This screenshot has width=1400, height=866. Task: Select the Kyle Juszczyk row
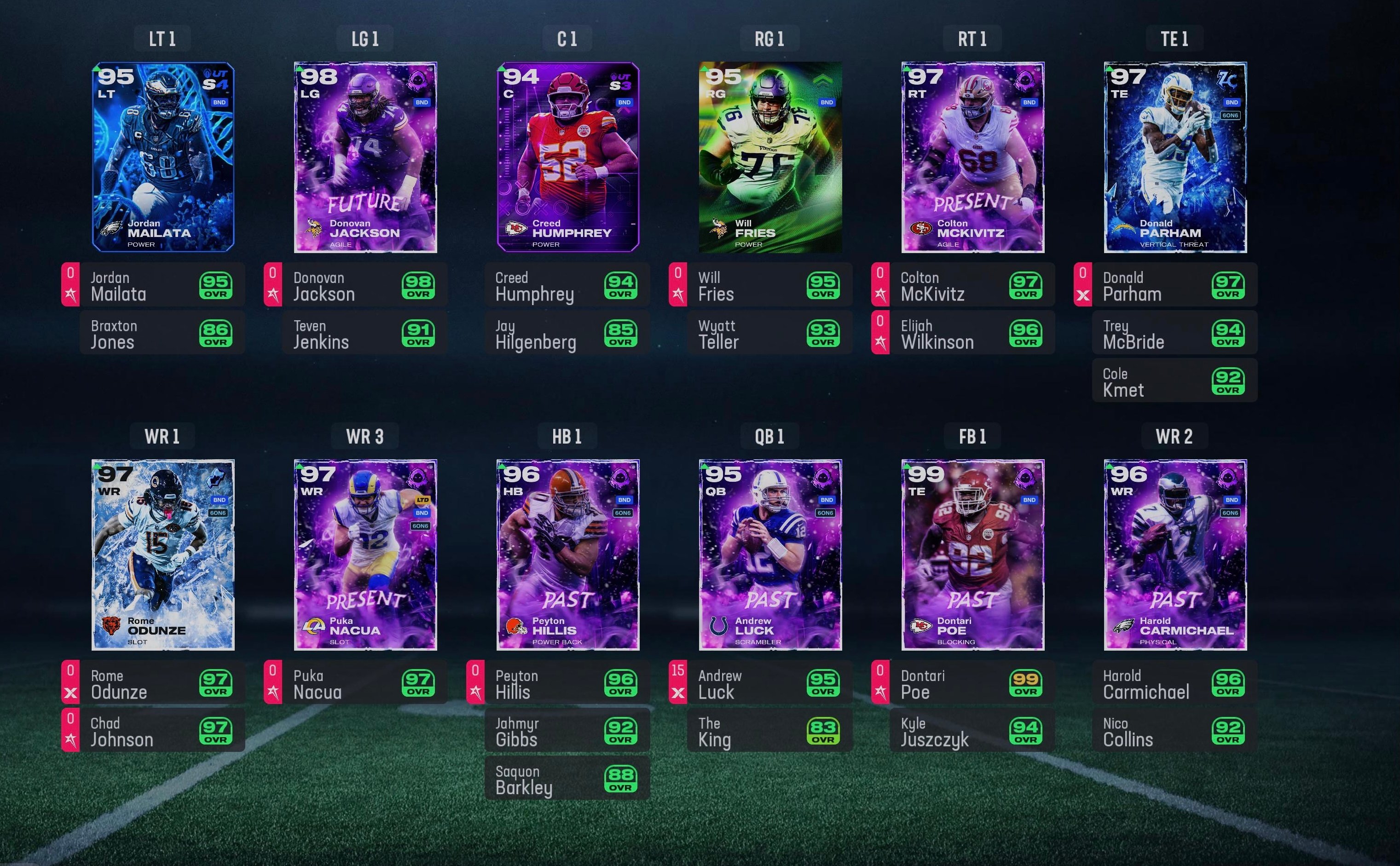(972, 731)
